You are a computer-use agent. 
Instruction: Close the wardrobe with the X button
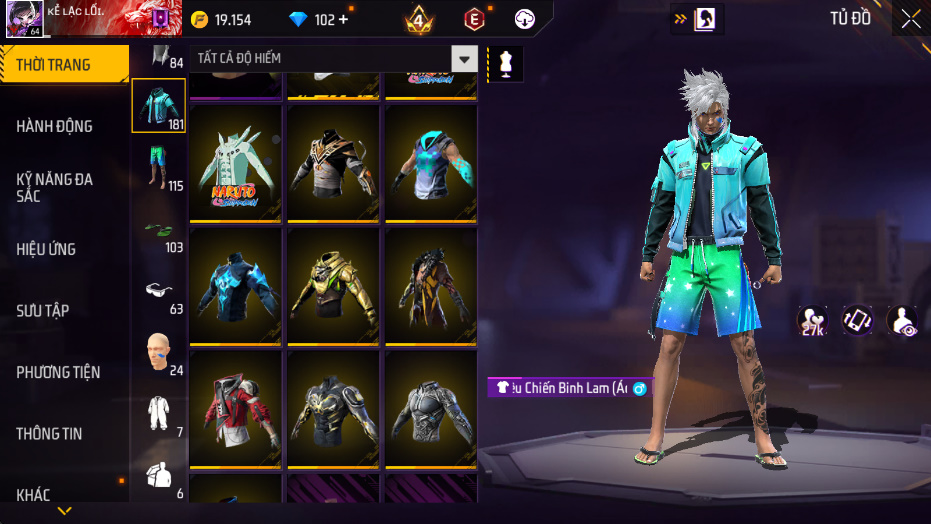[x=910, y=19]
